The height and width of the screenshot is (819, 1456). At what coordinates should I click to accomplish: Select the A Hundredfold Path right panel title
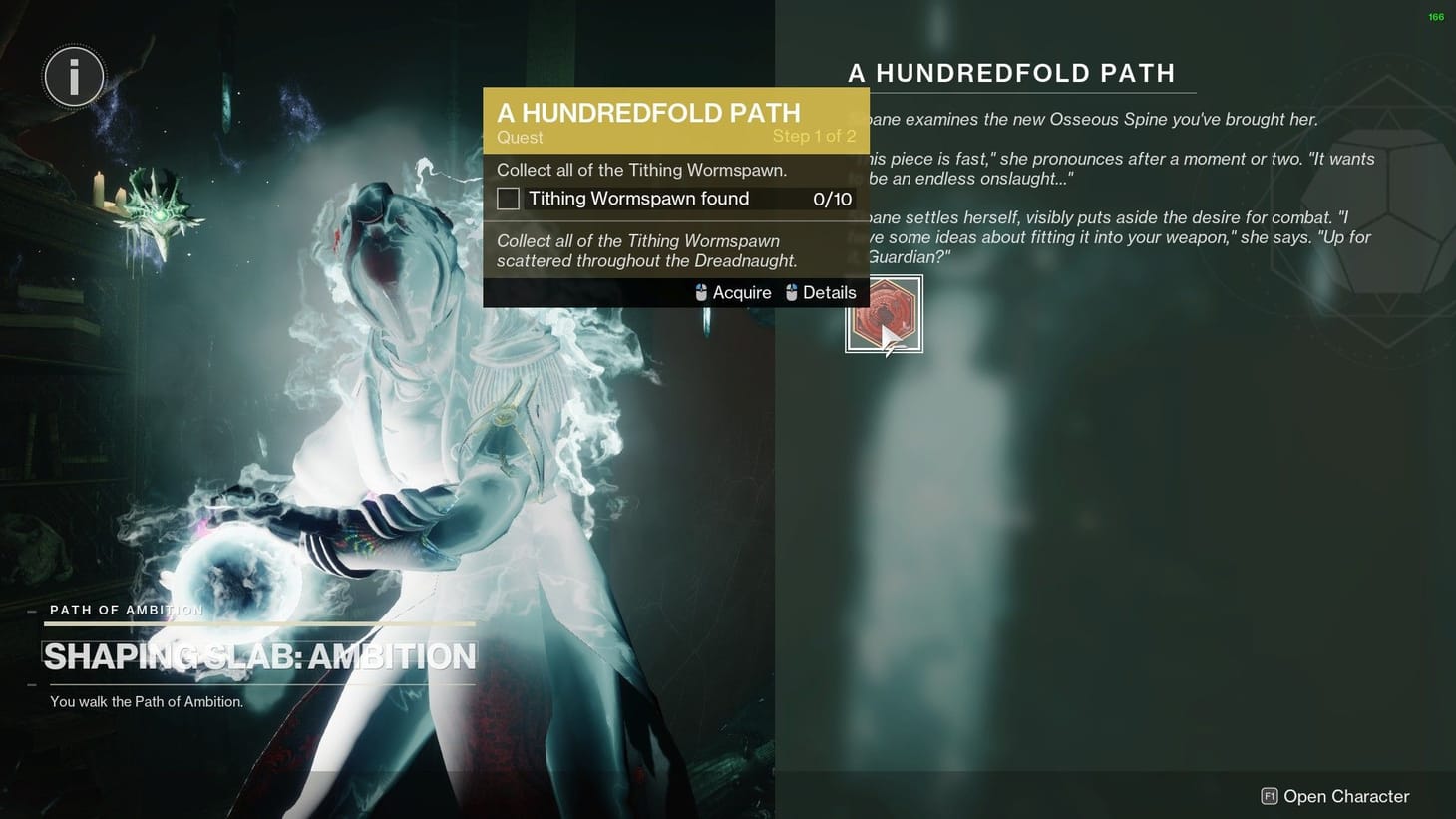(x=1011, y=72)
